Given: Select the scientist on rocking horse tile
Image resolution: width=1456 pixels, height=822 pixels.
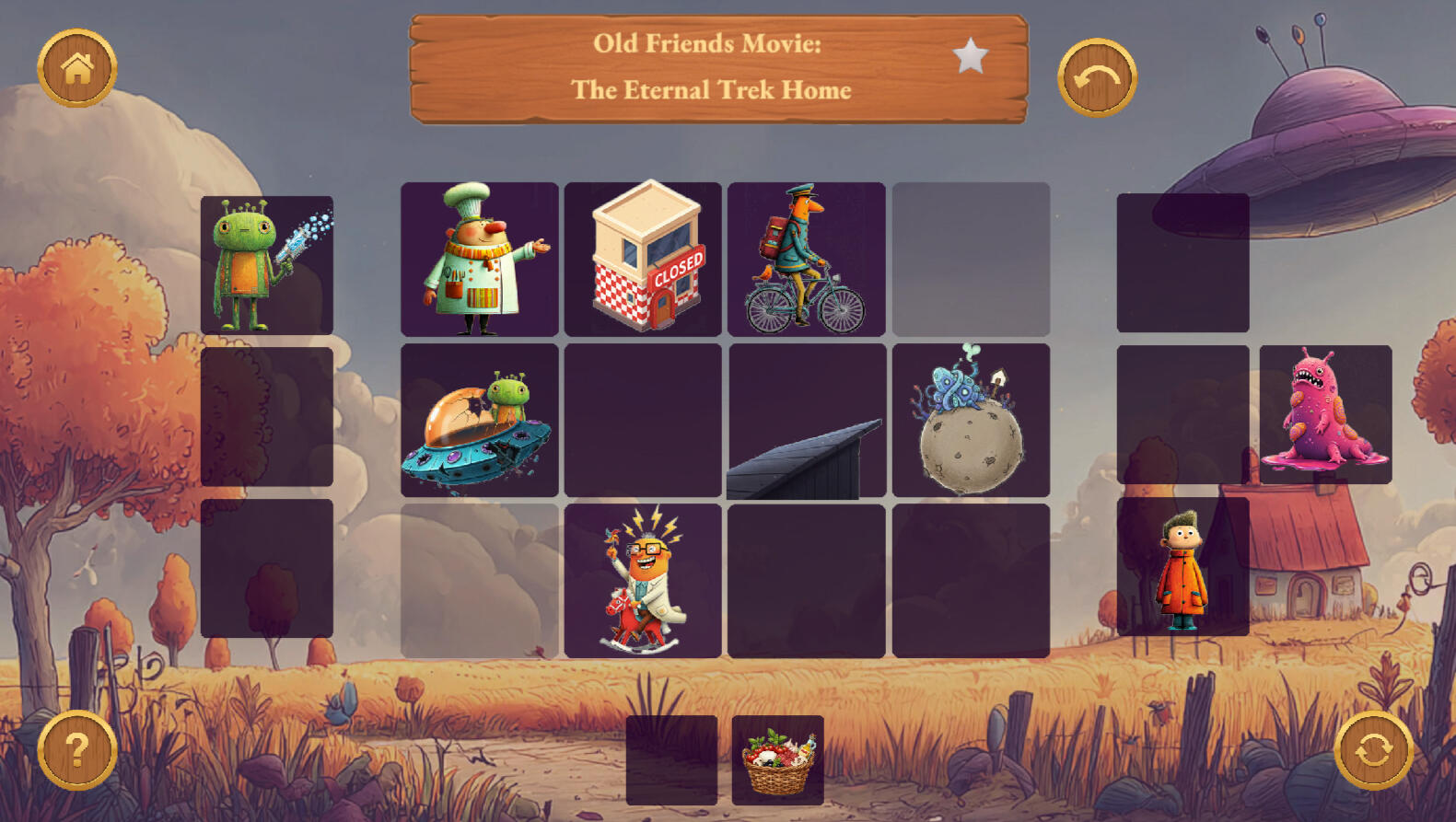Looking at the screenshot, I should click(x=643, y=581).
